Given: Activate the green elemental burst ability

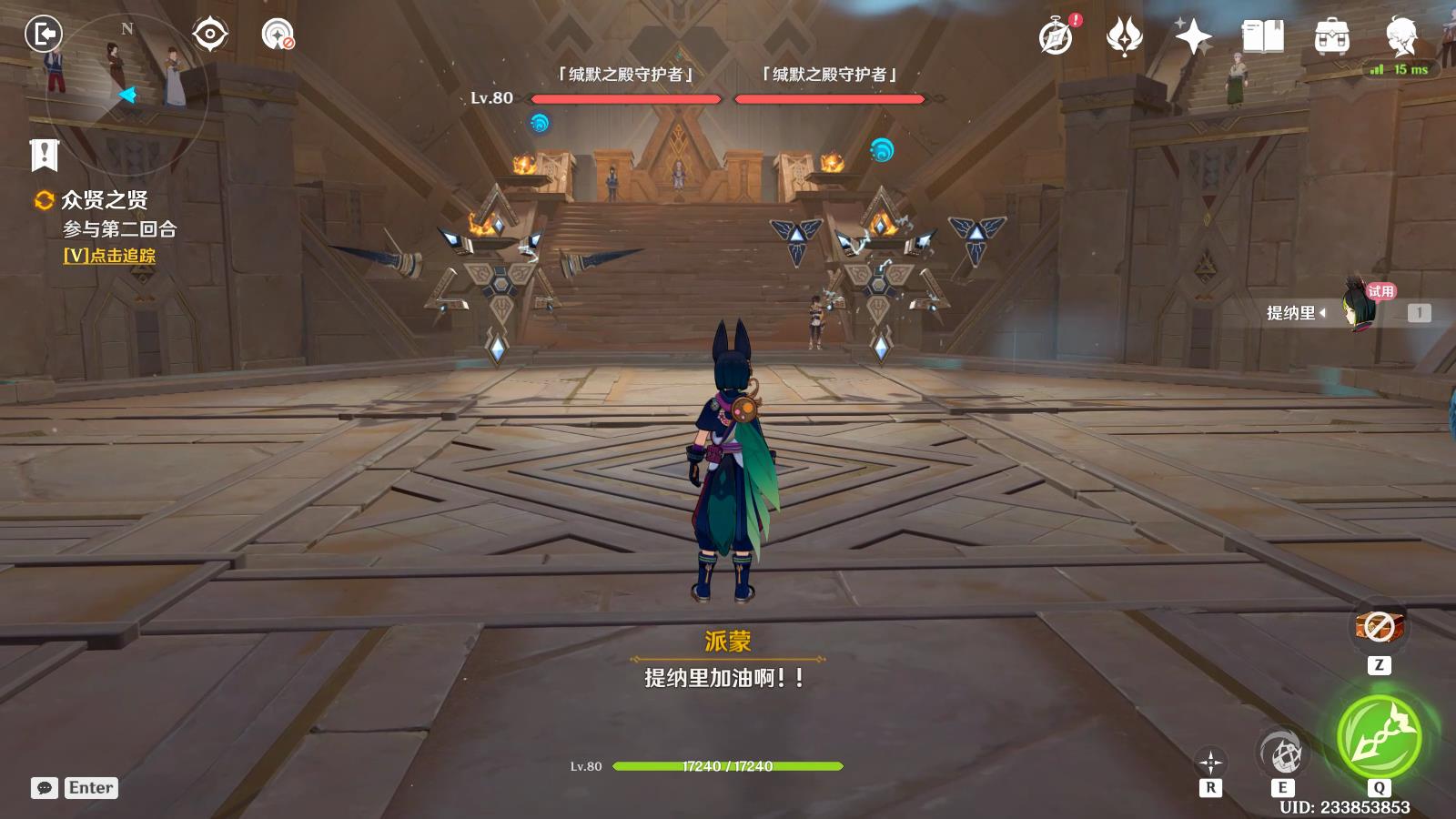Looking at the screenshot, I should (1379, 737).
